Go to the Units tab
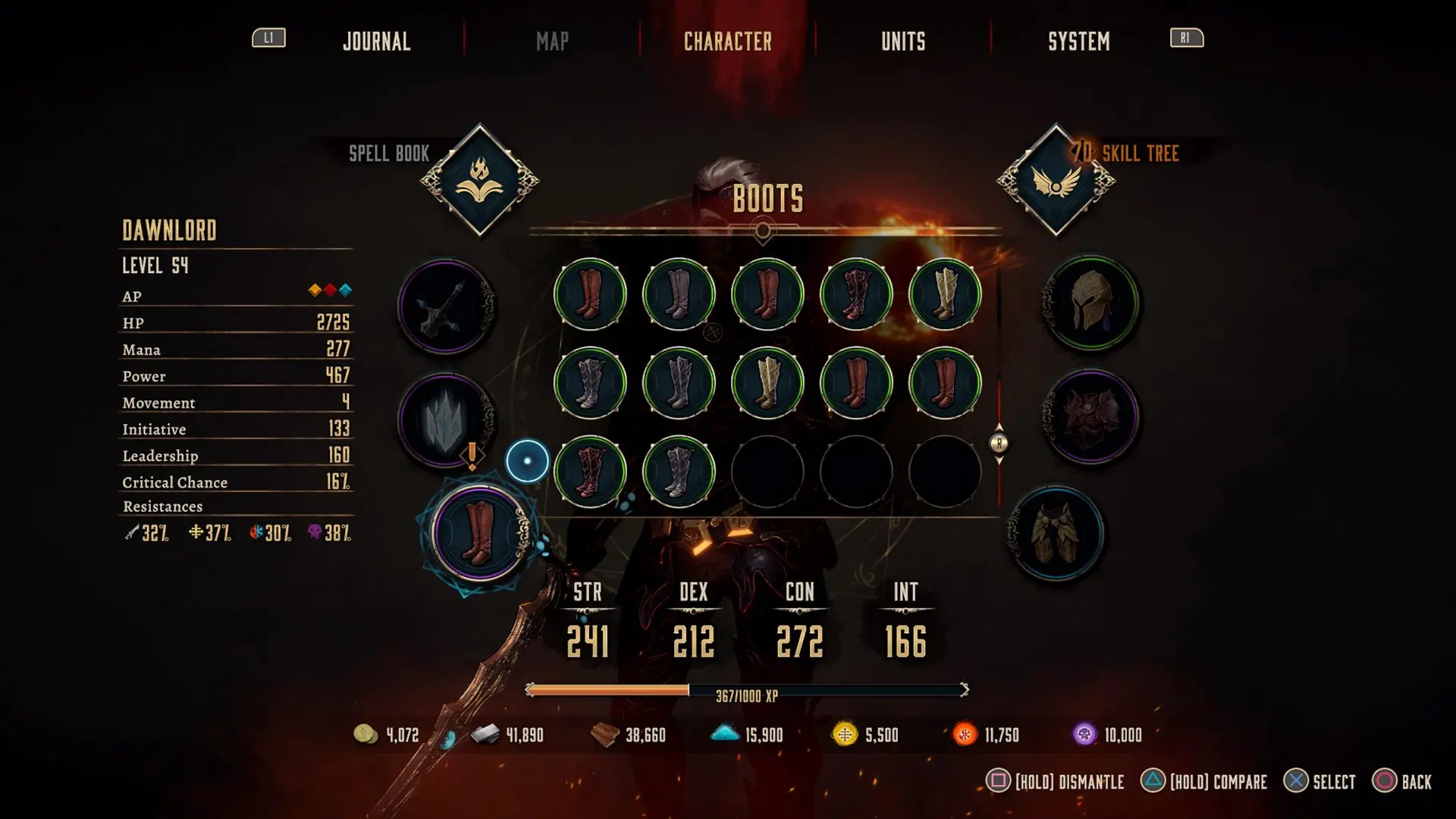The width and height of the screenshot is (1456, 819). click(x=903, y=41)
